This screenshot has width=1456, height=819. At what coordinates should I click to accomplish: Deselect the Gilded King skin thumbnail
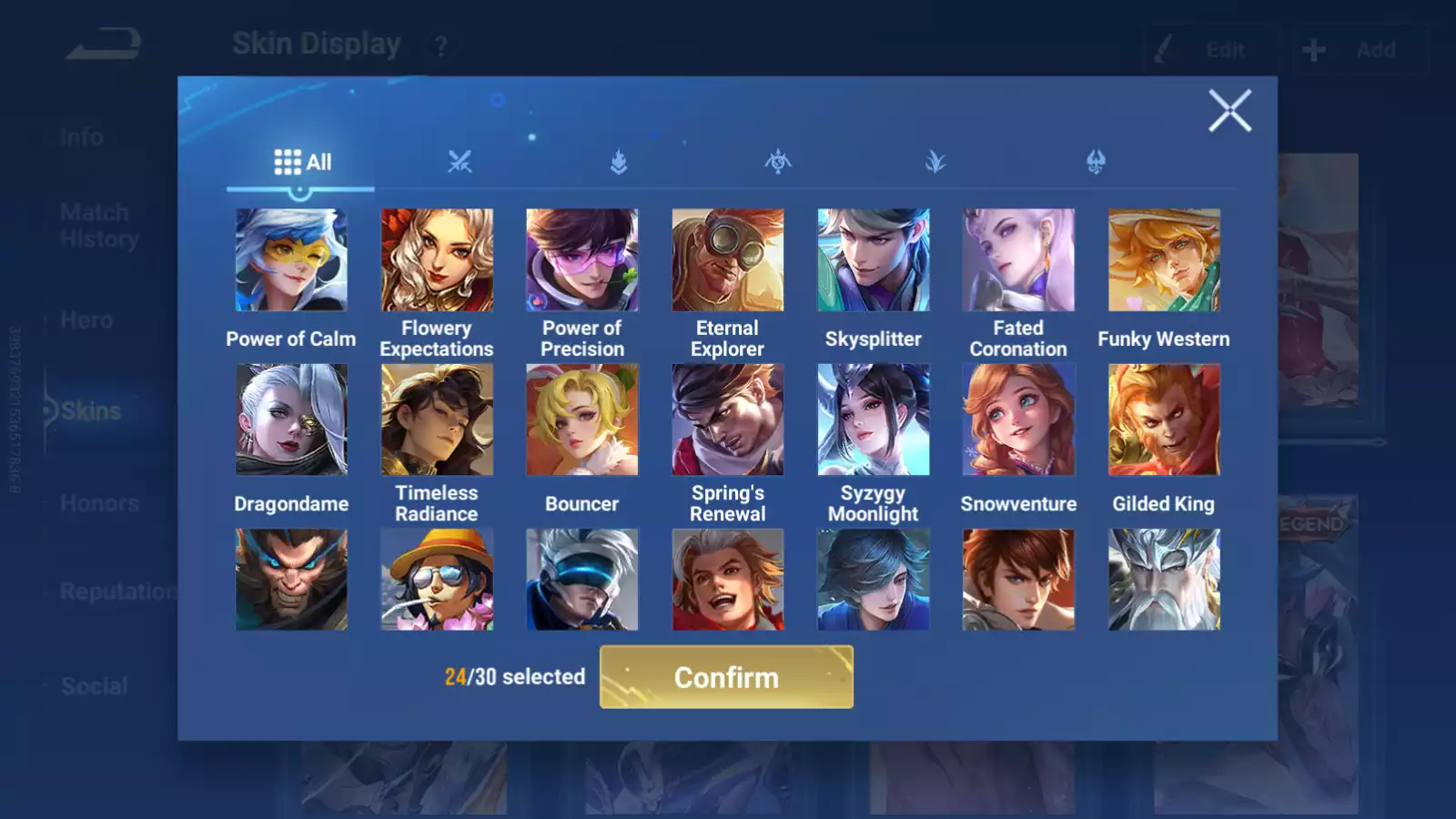click(x=1164, y=419)
